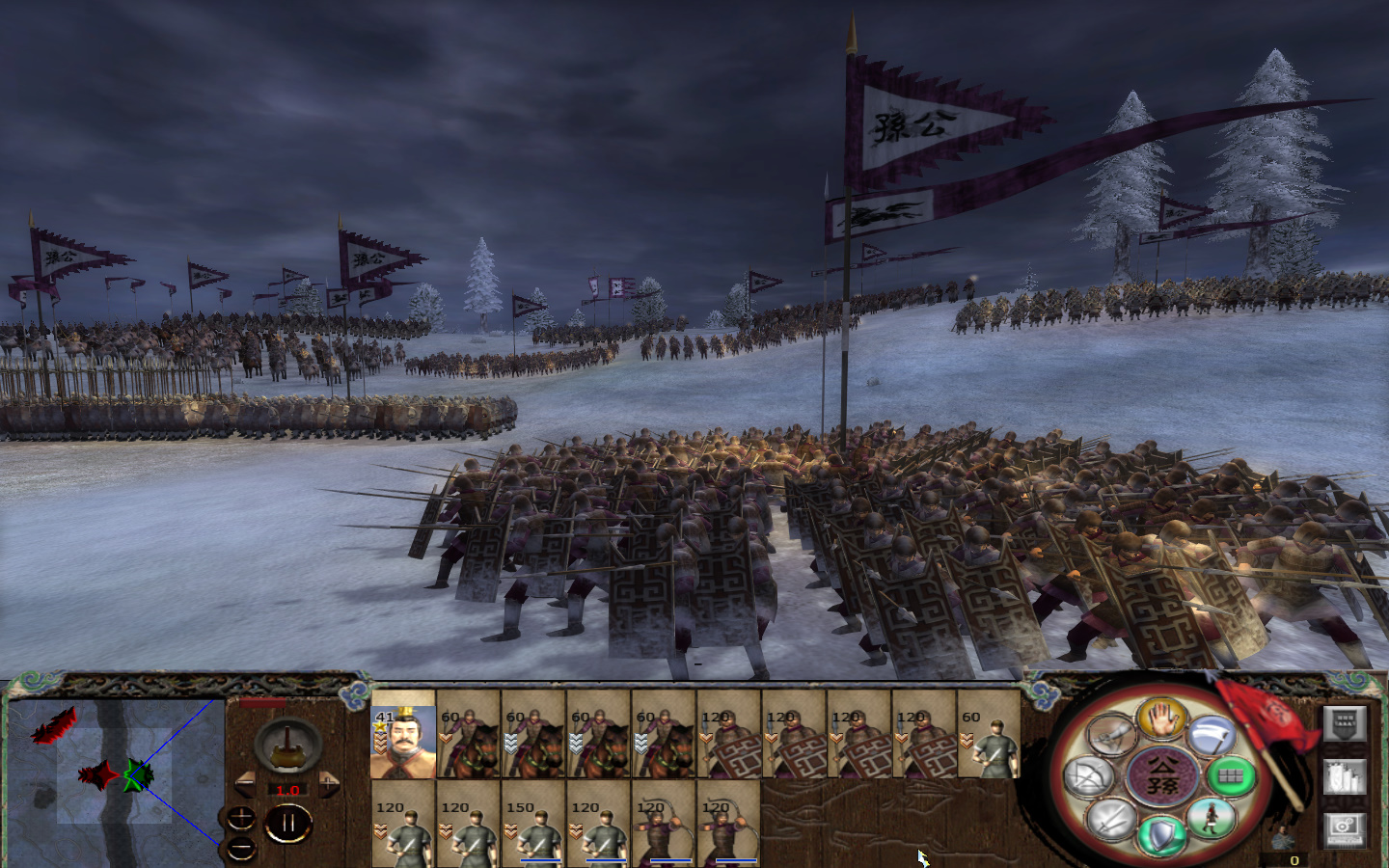Open camera options via bottom-right icon
The width and height of the screenshot is (1389, 868).
[1345, 830]
